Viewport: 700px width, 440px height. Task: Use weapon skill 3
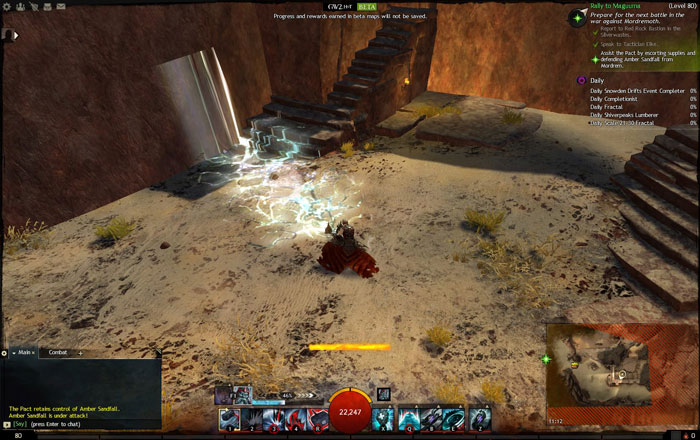[273, 419]
